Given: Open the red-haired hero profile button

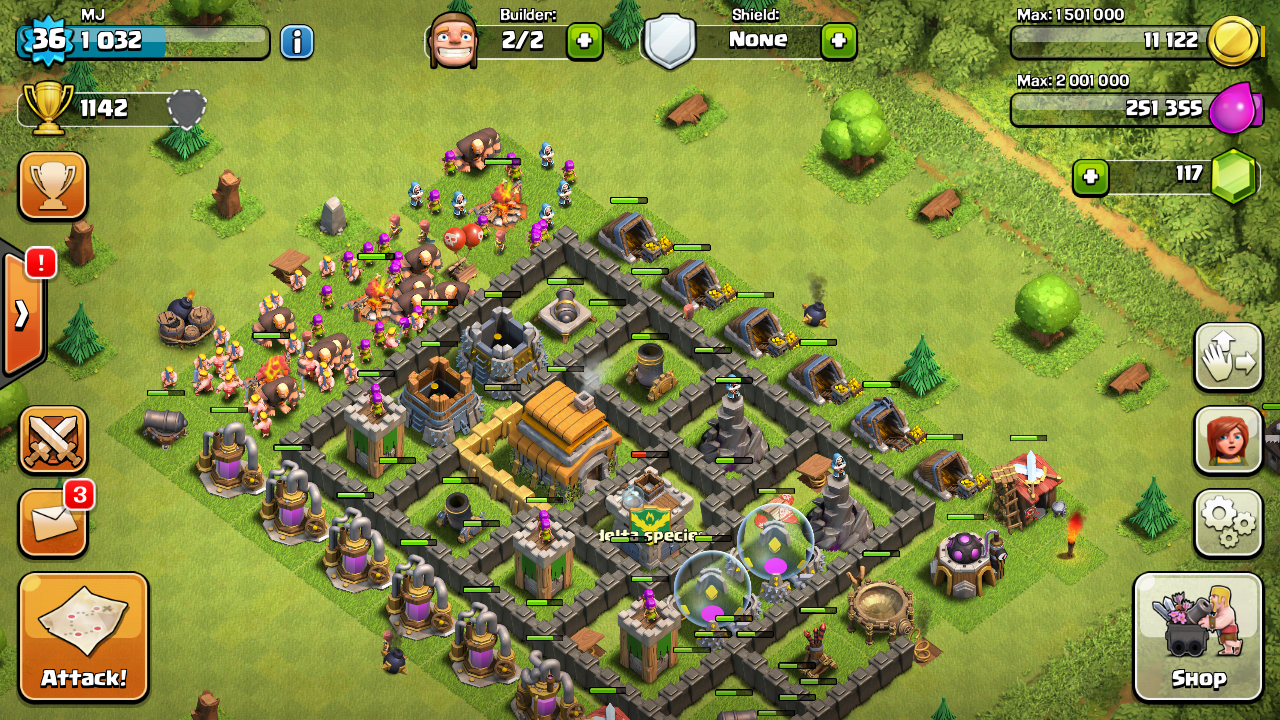Looking at the screenshot, I should [1228, 439].
